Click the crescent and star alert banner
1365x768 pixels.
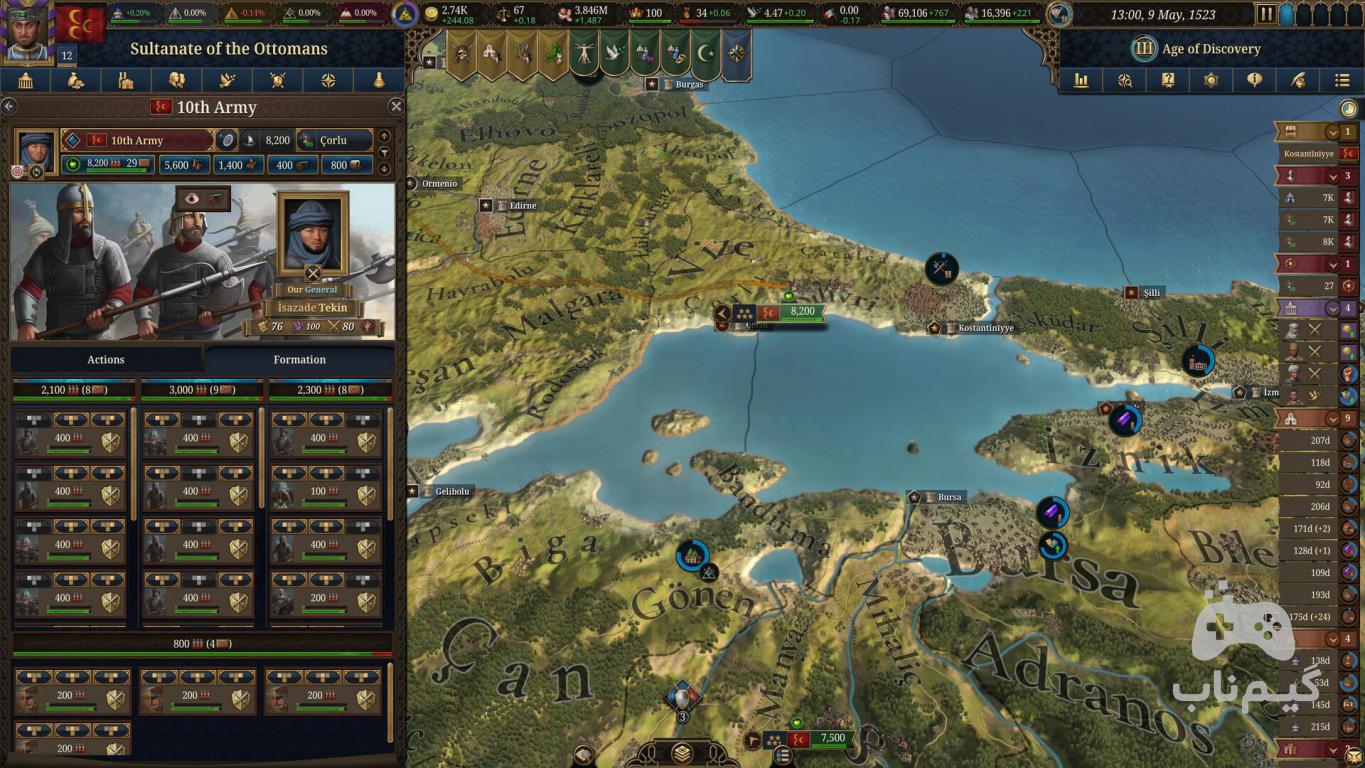tap(707, 53)
